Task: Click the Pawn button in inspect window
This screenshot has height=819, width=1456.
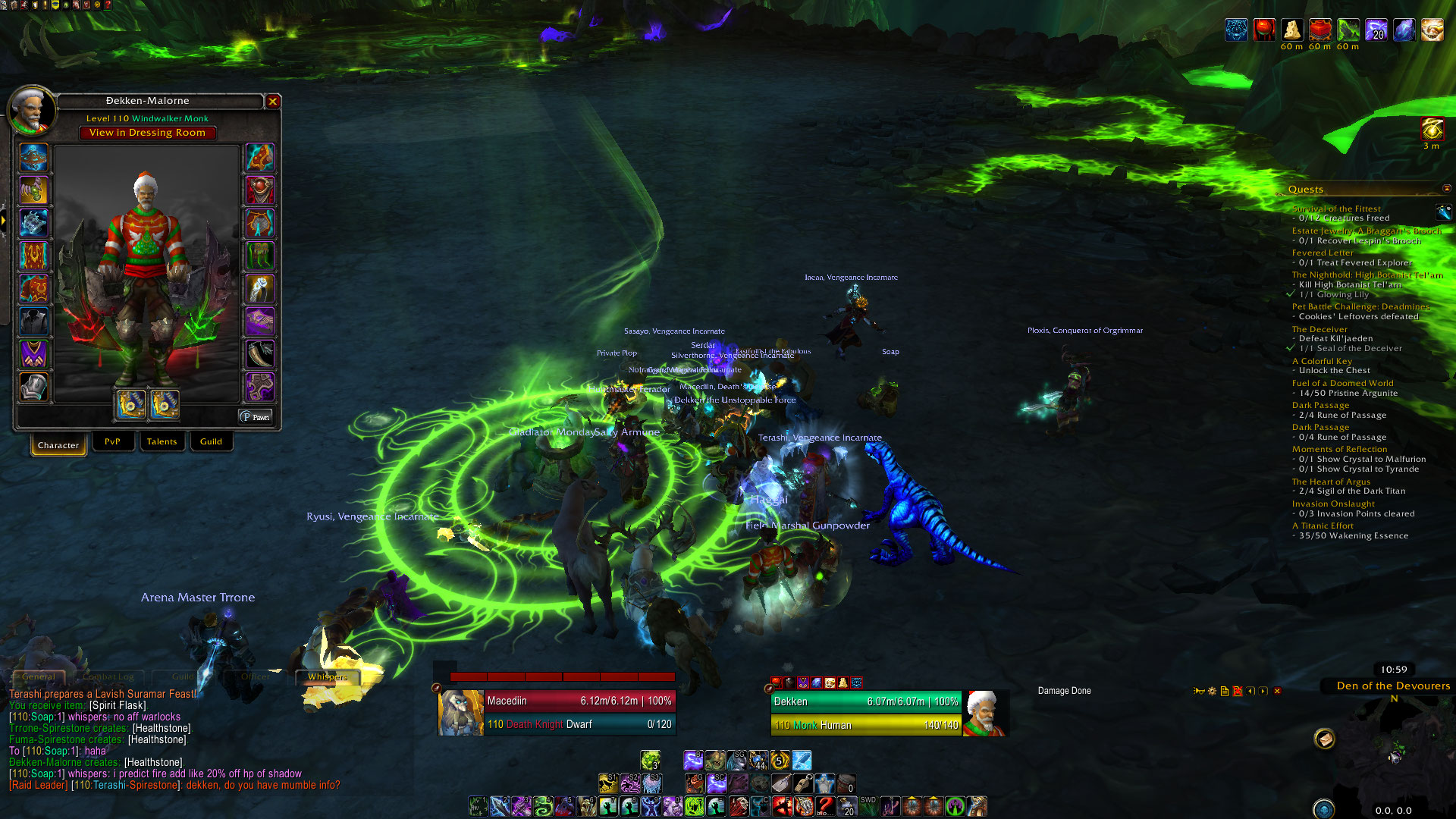Action: click(256, 417)
